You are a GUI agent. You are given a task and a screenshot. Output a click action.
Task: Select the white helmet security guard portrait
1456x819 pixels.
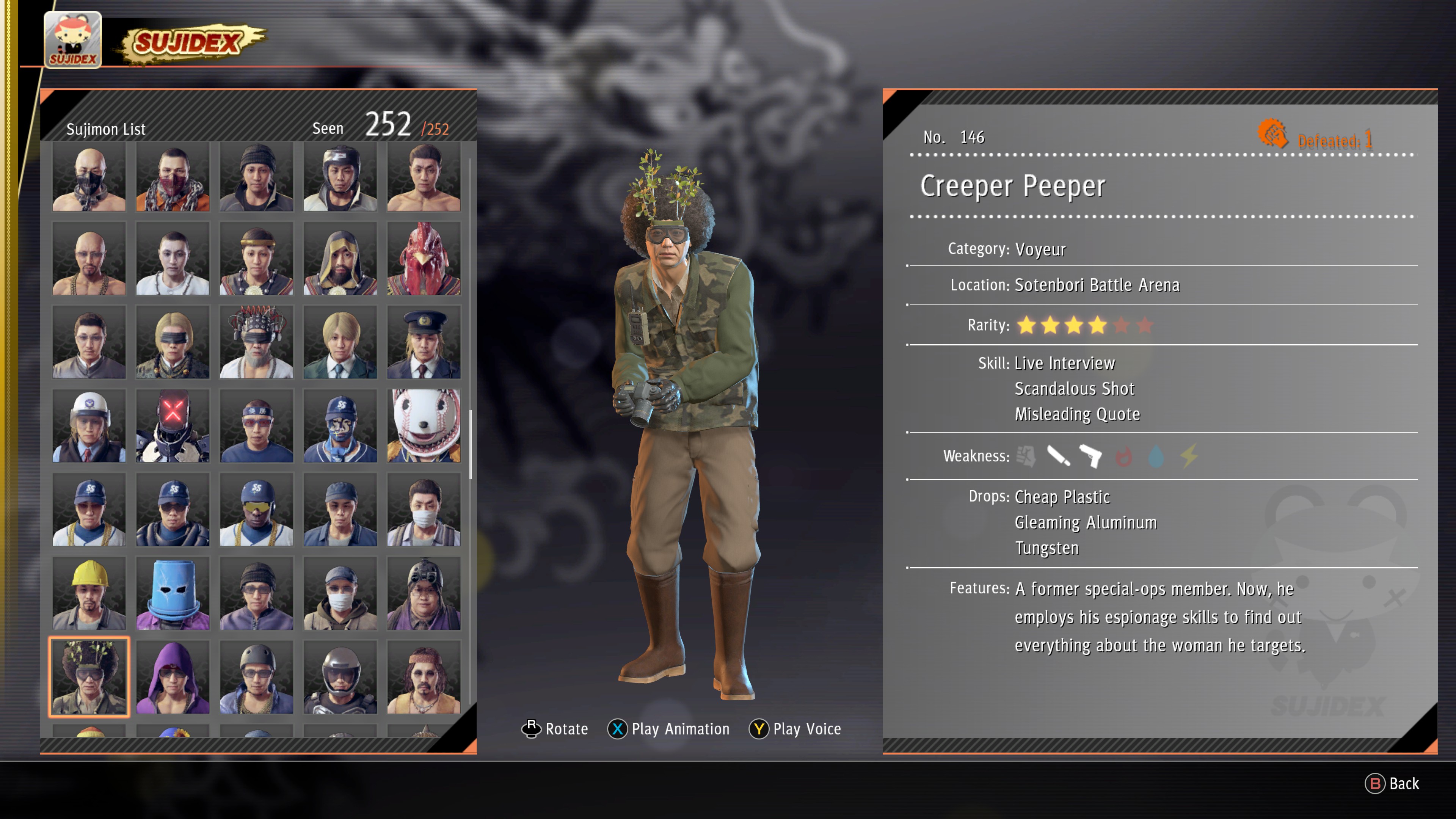(x=89, y=426)
